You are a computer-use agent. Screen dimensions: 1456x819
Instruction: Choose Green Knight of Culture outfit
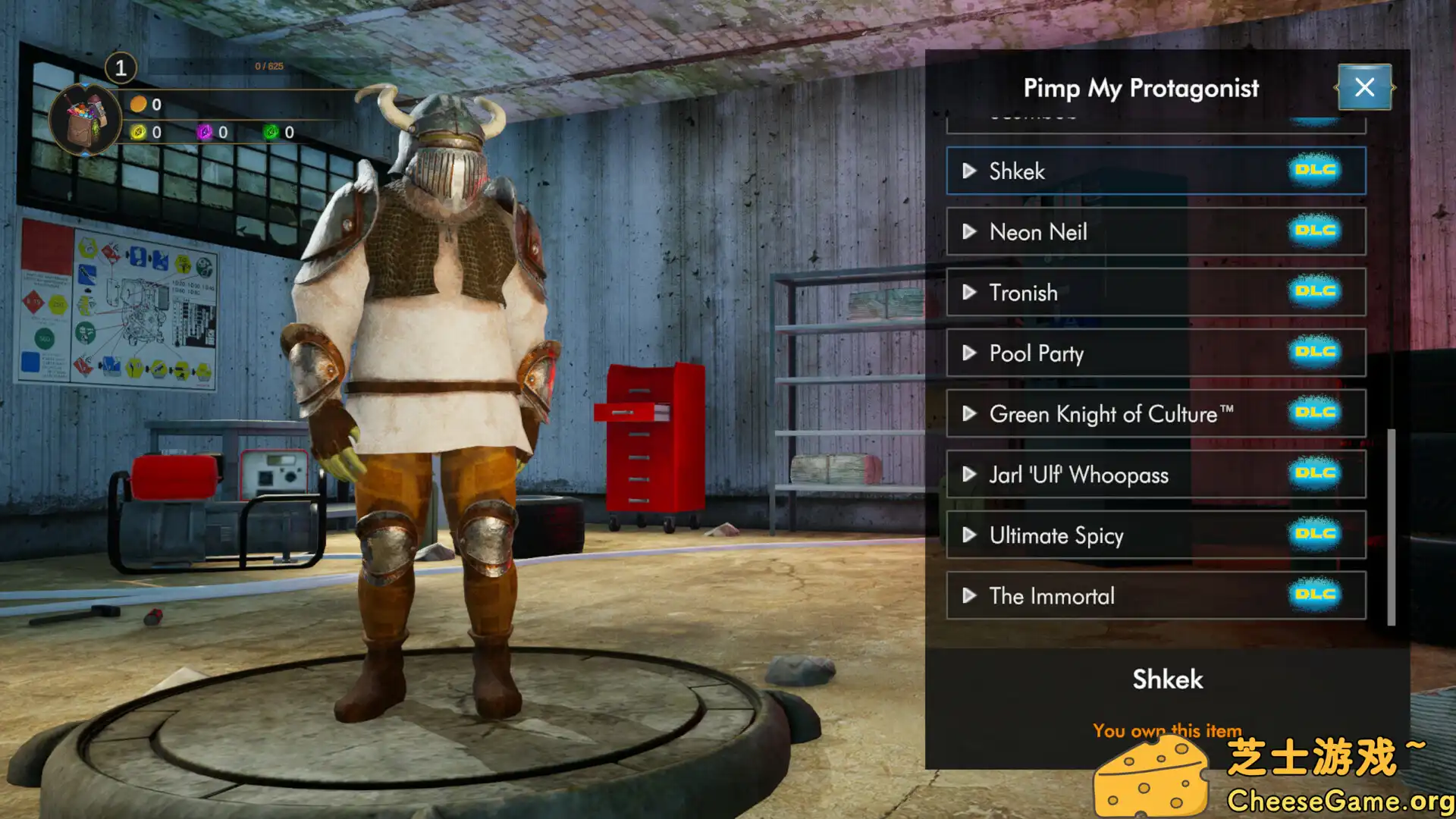1155,414
